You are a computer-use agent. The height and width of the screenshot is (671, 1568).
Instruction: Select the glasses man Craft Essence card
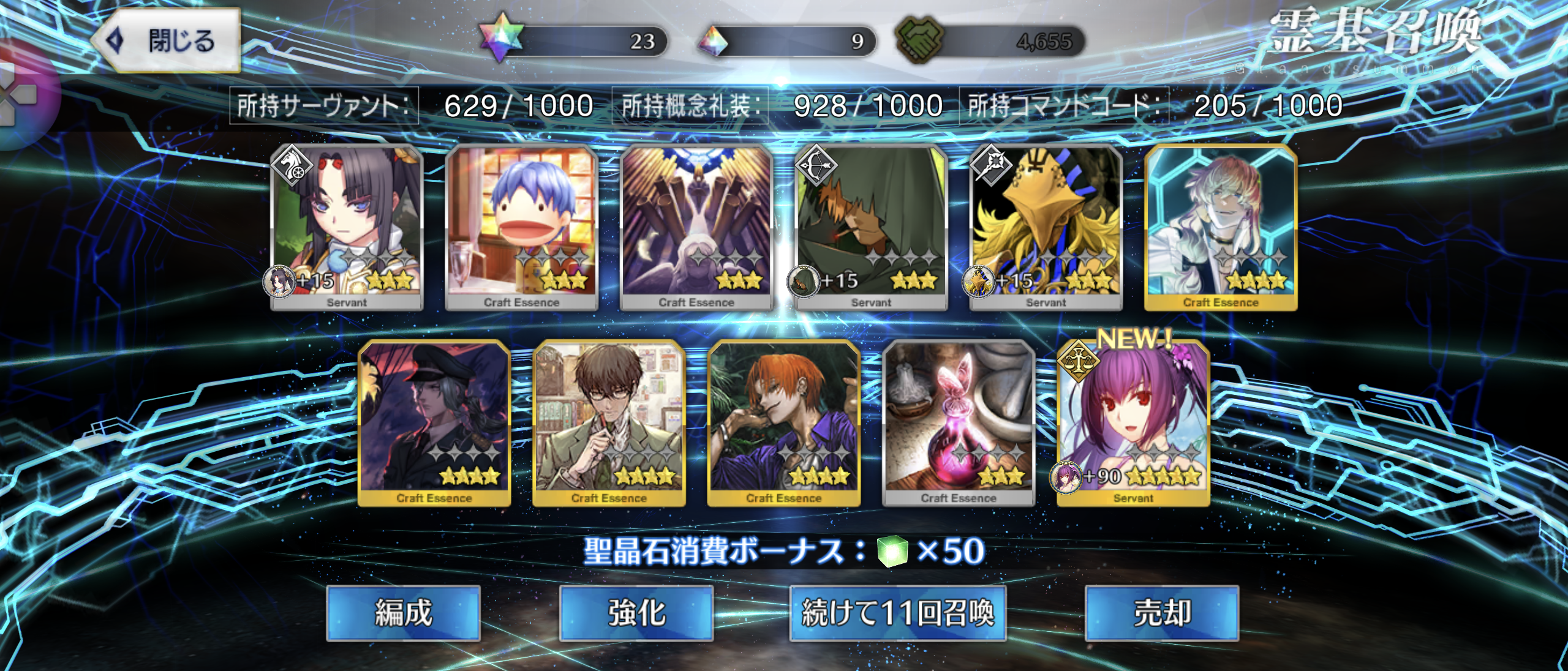609,422
